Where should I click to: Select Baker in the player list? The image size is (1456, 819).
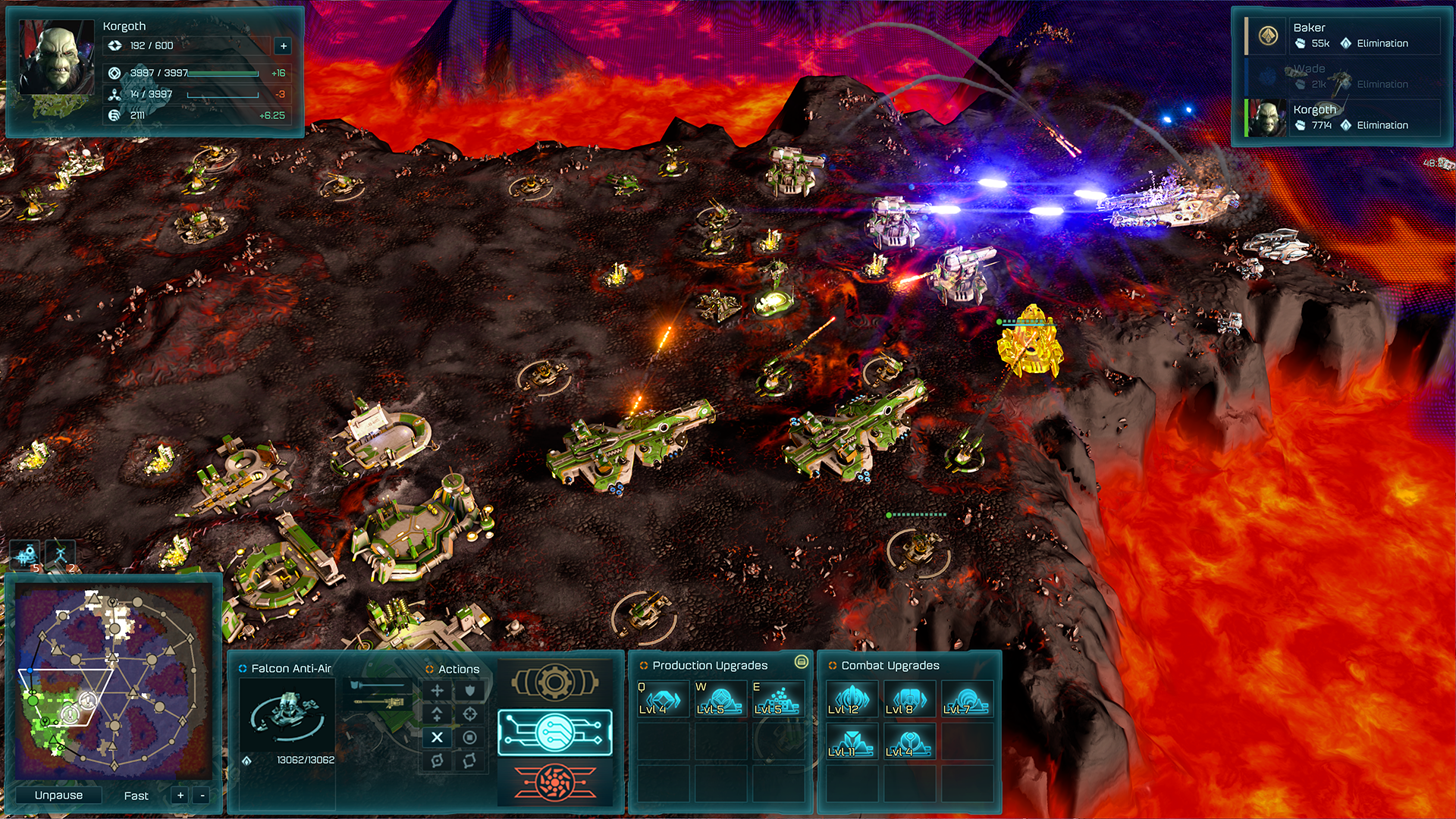1342,36
